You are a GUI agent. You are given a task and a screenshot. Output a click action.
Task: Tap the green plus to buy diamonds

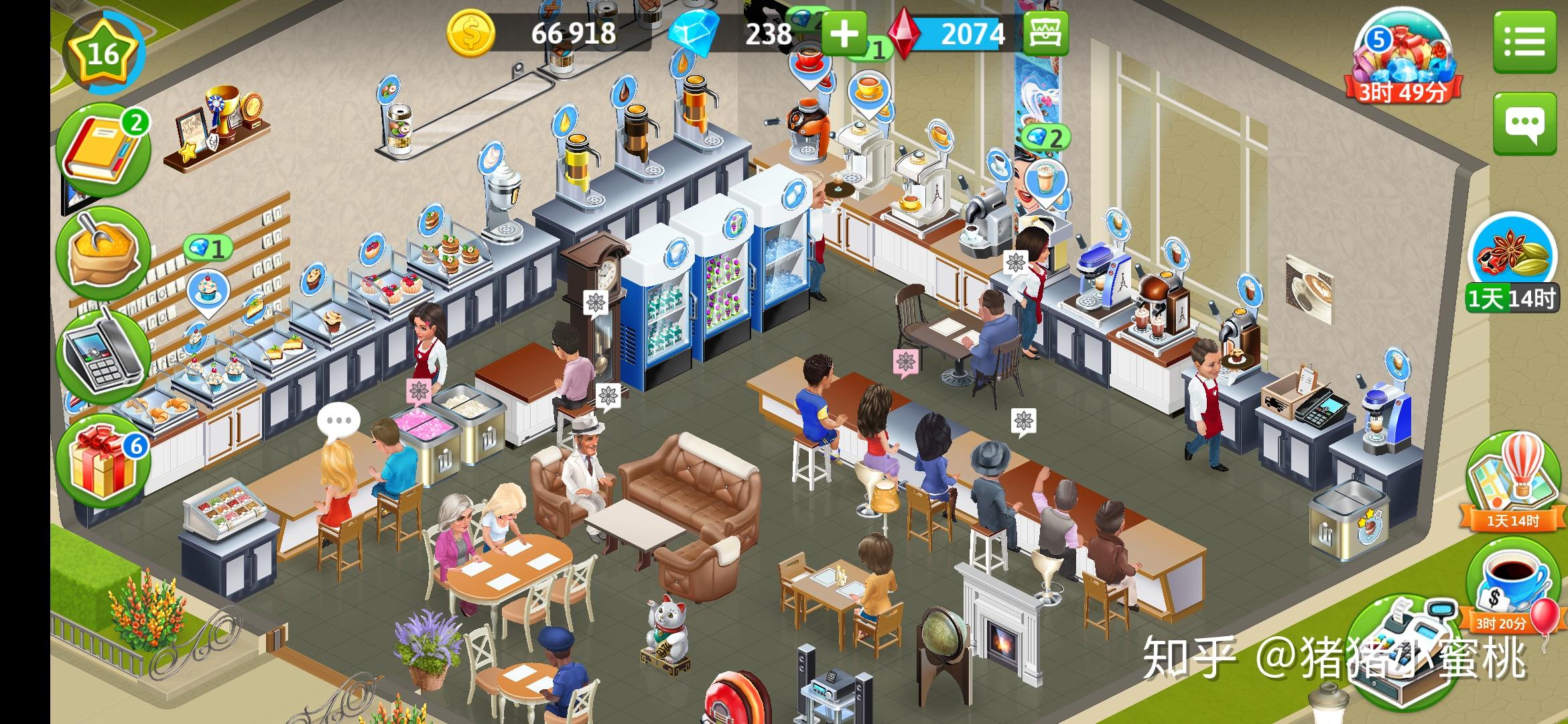(844, 34)
